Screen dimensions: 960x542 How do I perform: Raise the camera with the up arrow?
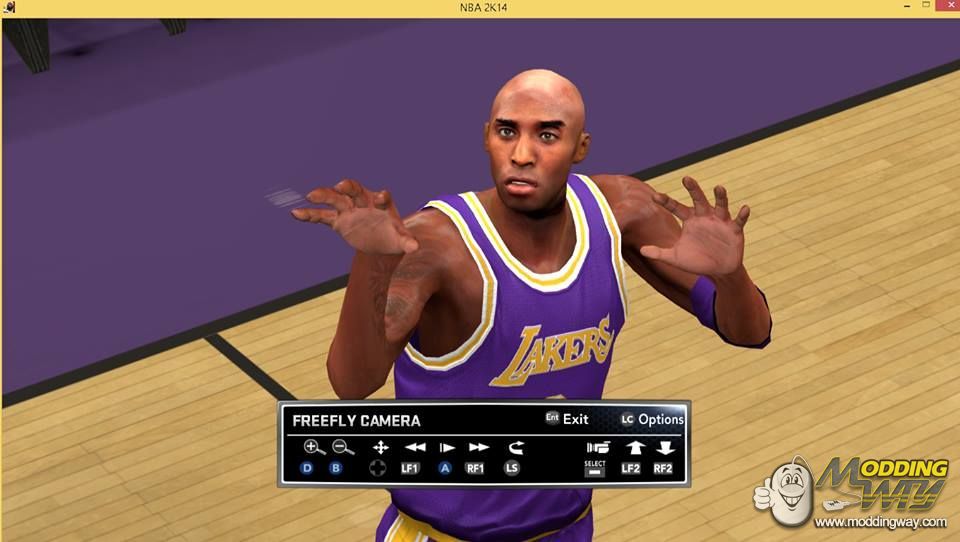(632, 448)
